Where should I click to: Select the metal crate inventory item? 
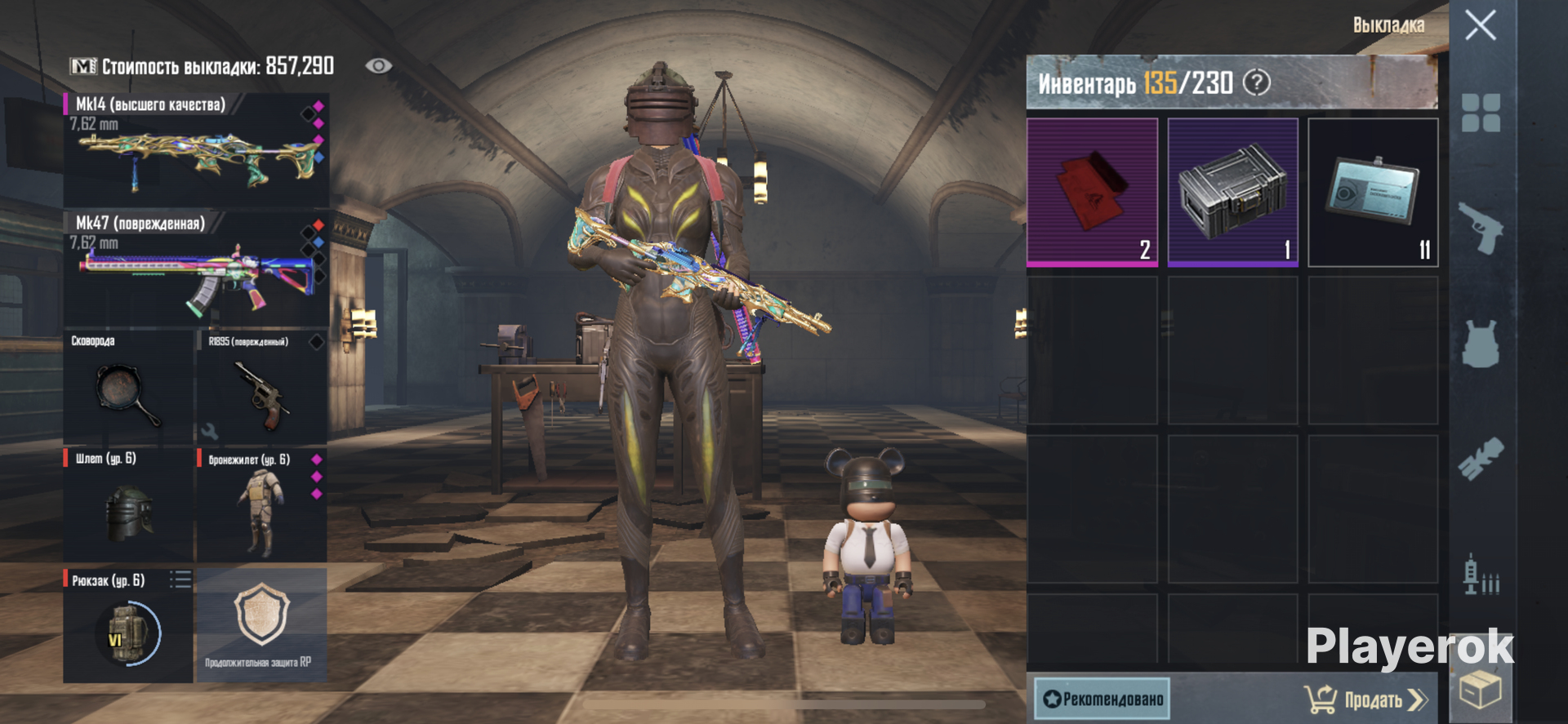click(x=1232, y=192)
